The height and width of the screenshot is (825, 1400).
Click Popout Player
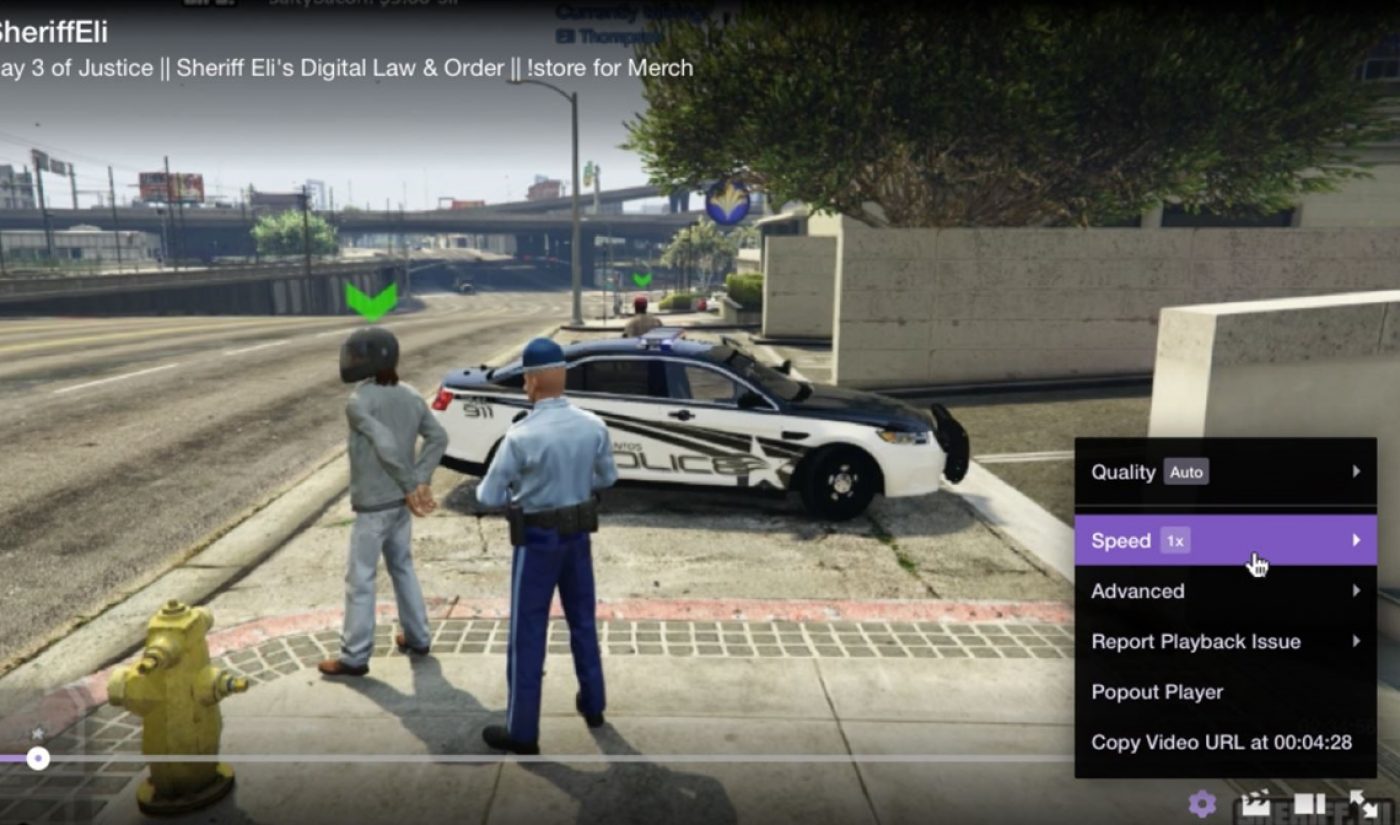point(1156,691)
